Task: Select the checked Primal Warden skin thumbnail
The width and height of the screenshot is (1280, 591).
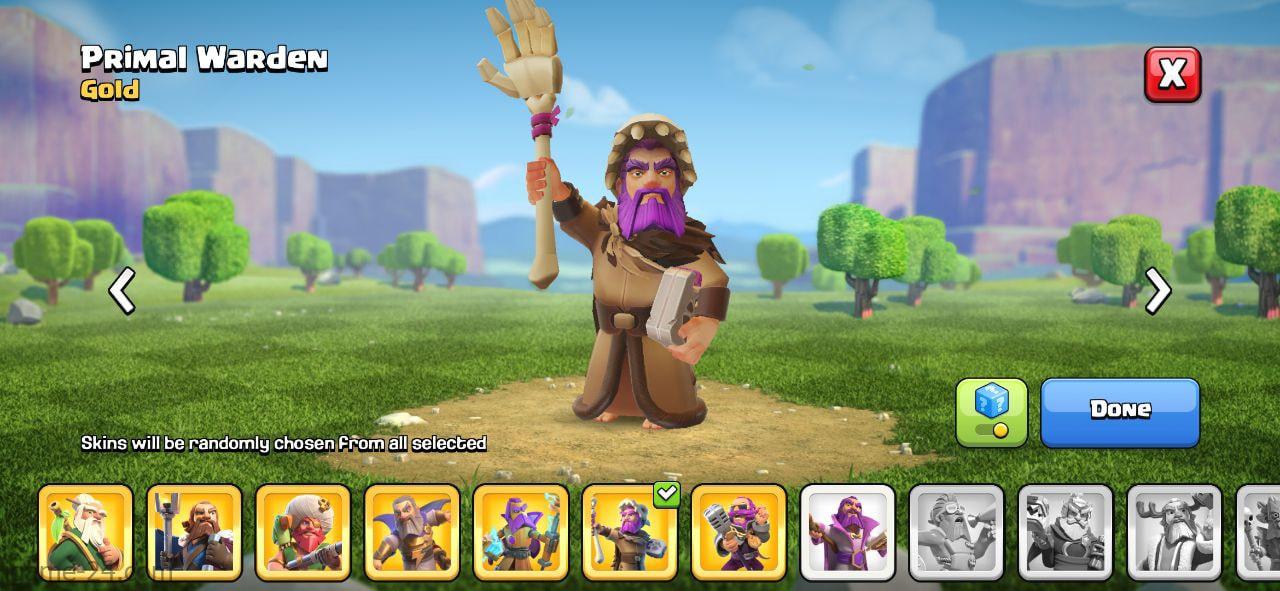Action: [630, 532]
